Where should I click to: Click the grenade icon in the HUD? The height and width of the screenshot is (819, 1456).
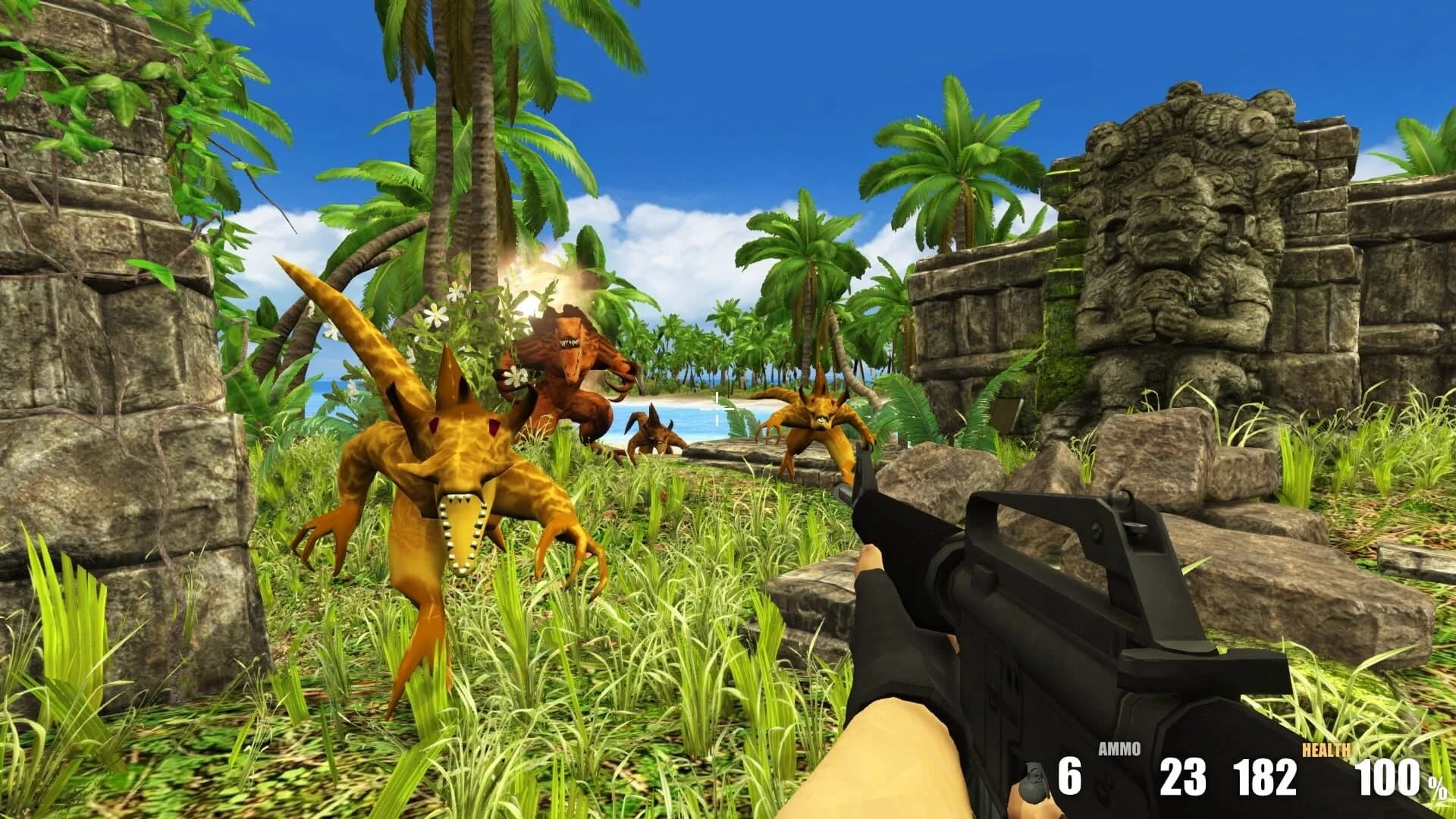1034,785
